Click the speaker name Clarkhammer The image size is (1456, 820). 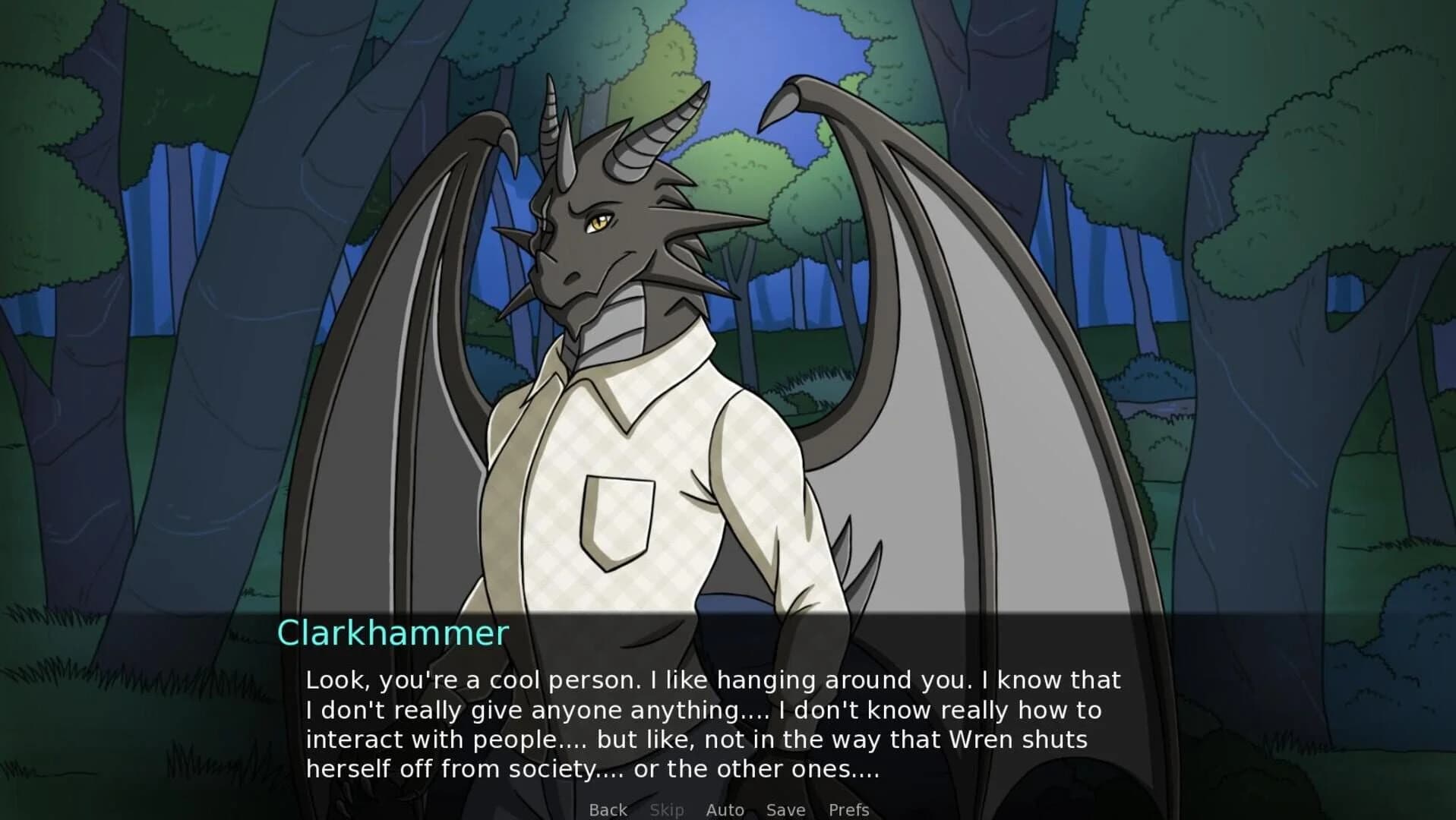tap(392, 632)
